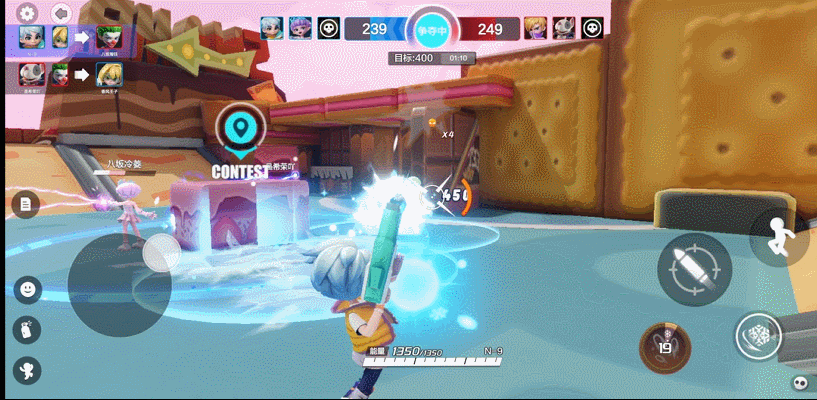Tap the virtual movement joystick
This screenshot has height=400, width=817.
coord(120,283)
